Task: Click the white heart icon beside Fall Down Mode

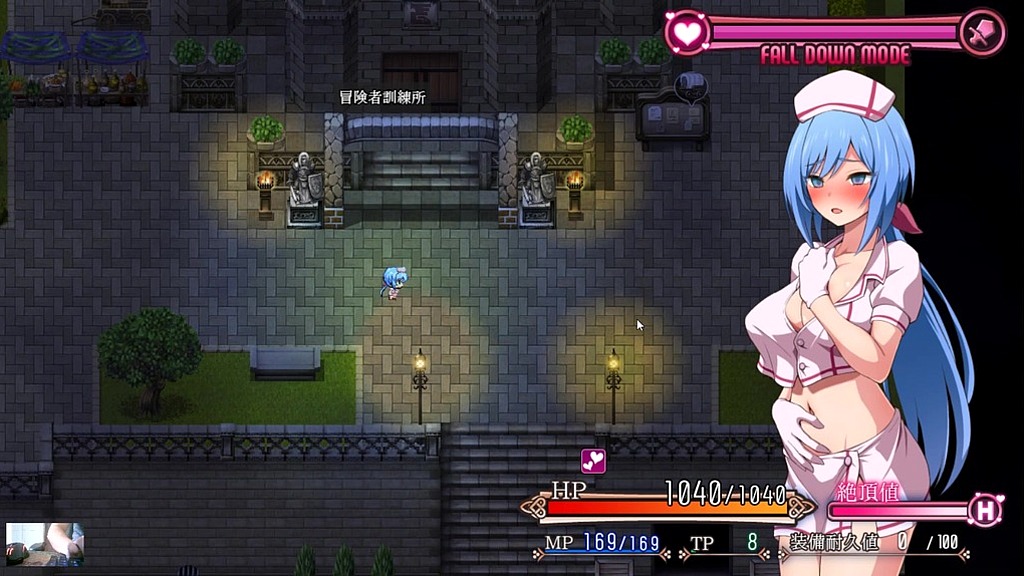Action: click(687, 32)
